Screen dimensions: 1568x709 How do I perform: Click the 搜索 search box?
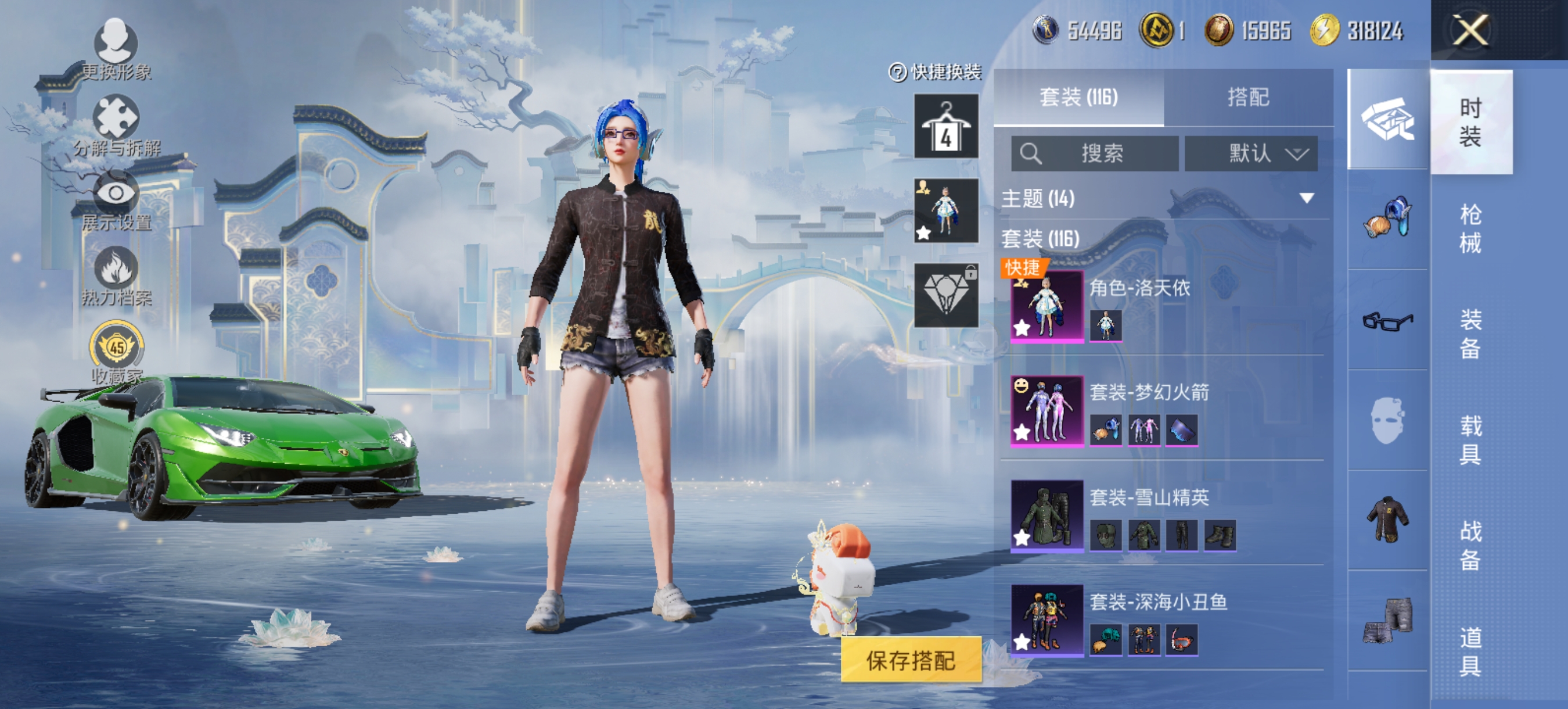(x=1095, y=153)
